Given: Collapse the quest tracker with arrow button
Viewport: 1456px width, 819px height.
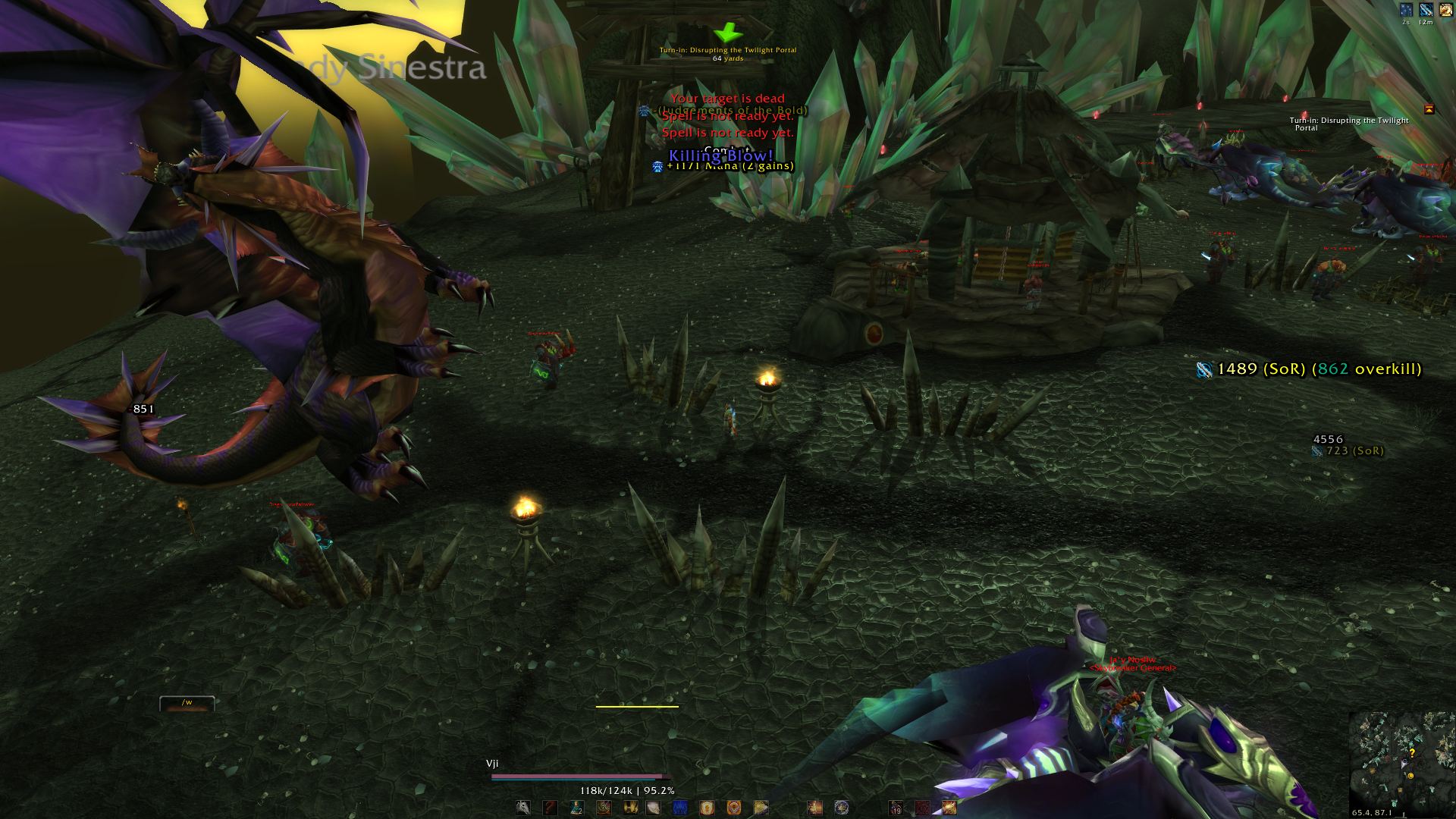Looking at the screenshot, I should (x=1429, y=109).
